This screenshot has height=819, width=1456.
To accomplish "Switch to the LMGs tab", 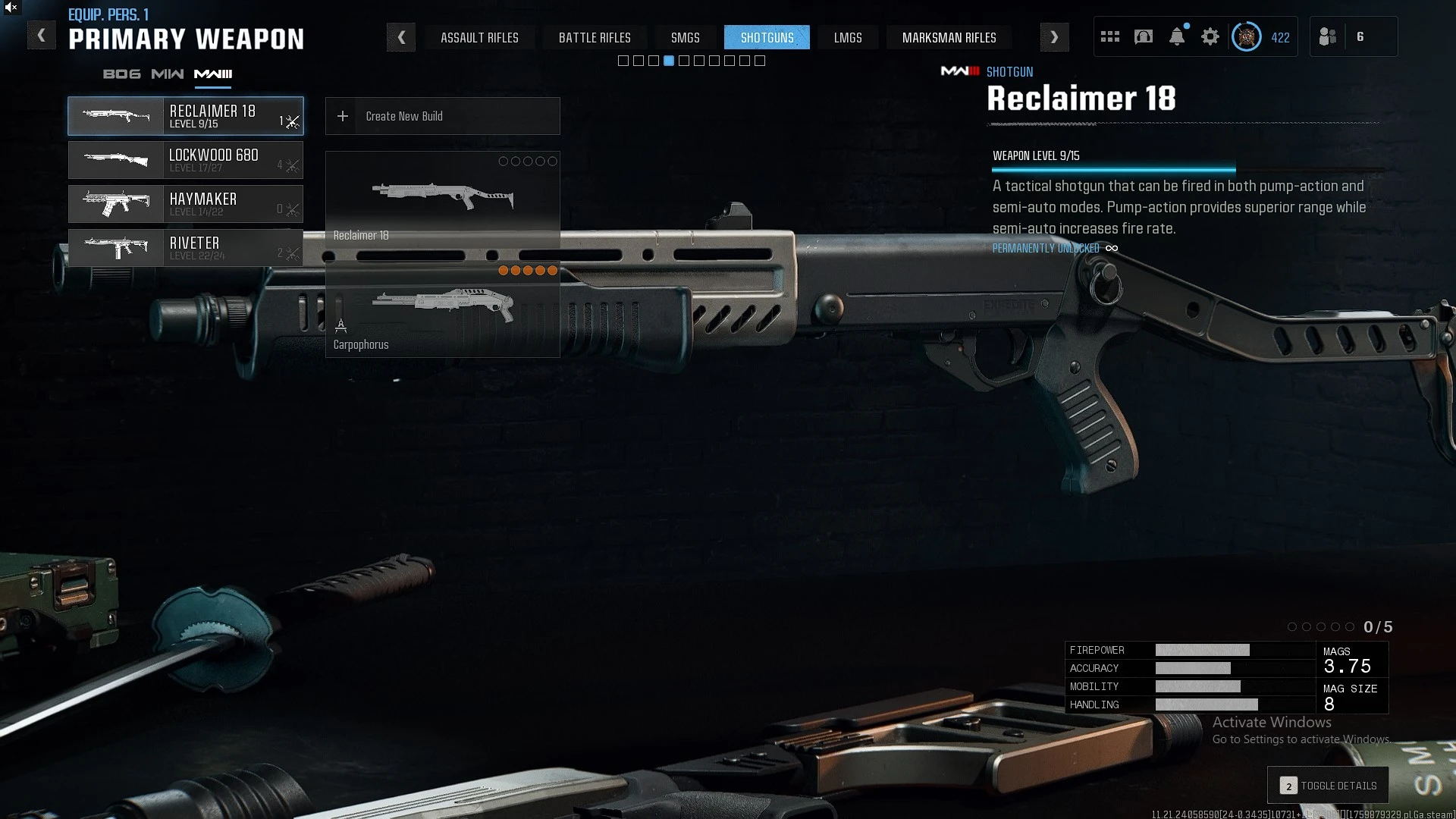I will pos(848,37).
